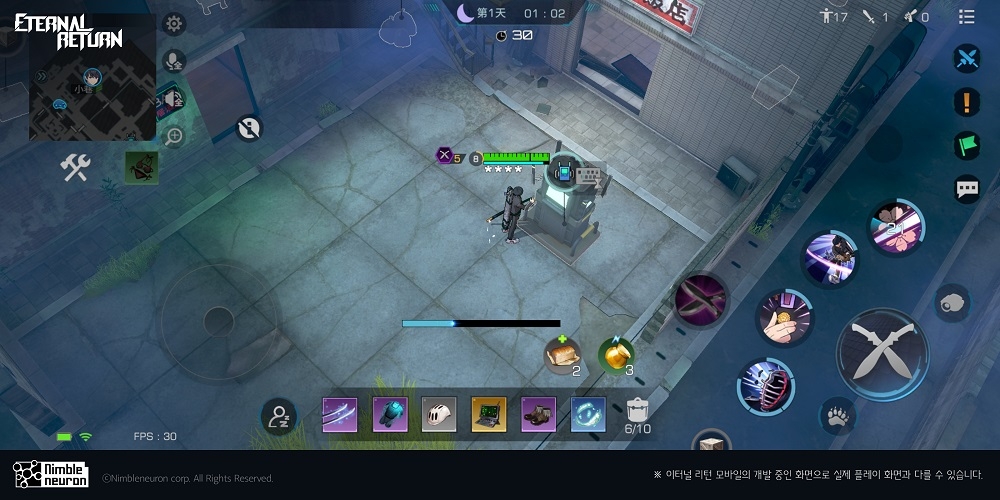The height and width of the screenshot is (500, 1000).
Task: Tap the orange exclamation alert icon
Action: (x=966, y=101)
